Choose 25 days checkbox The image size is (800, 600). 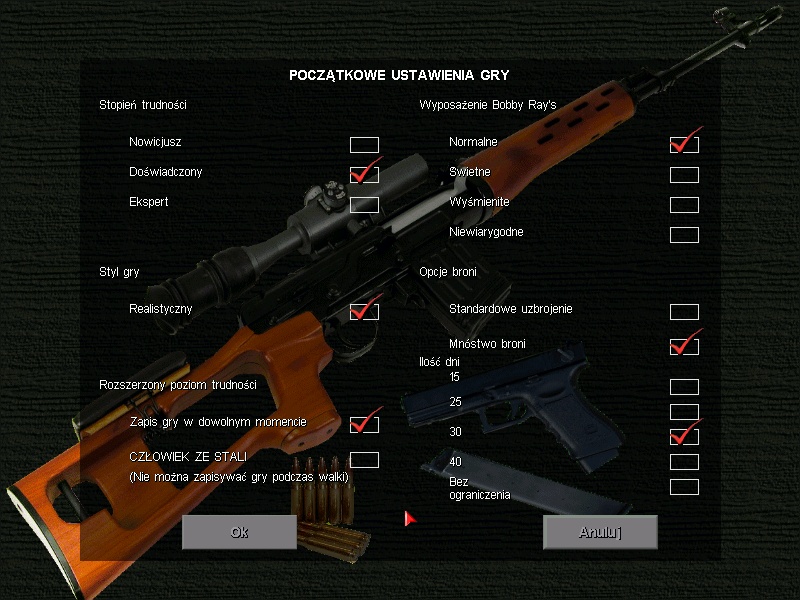[684, 412]
